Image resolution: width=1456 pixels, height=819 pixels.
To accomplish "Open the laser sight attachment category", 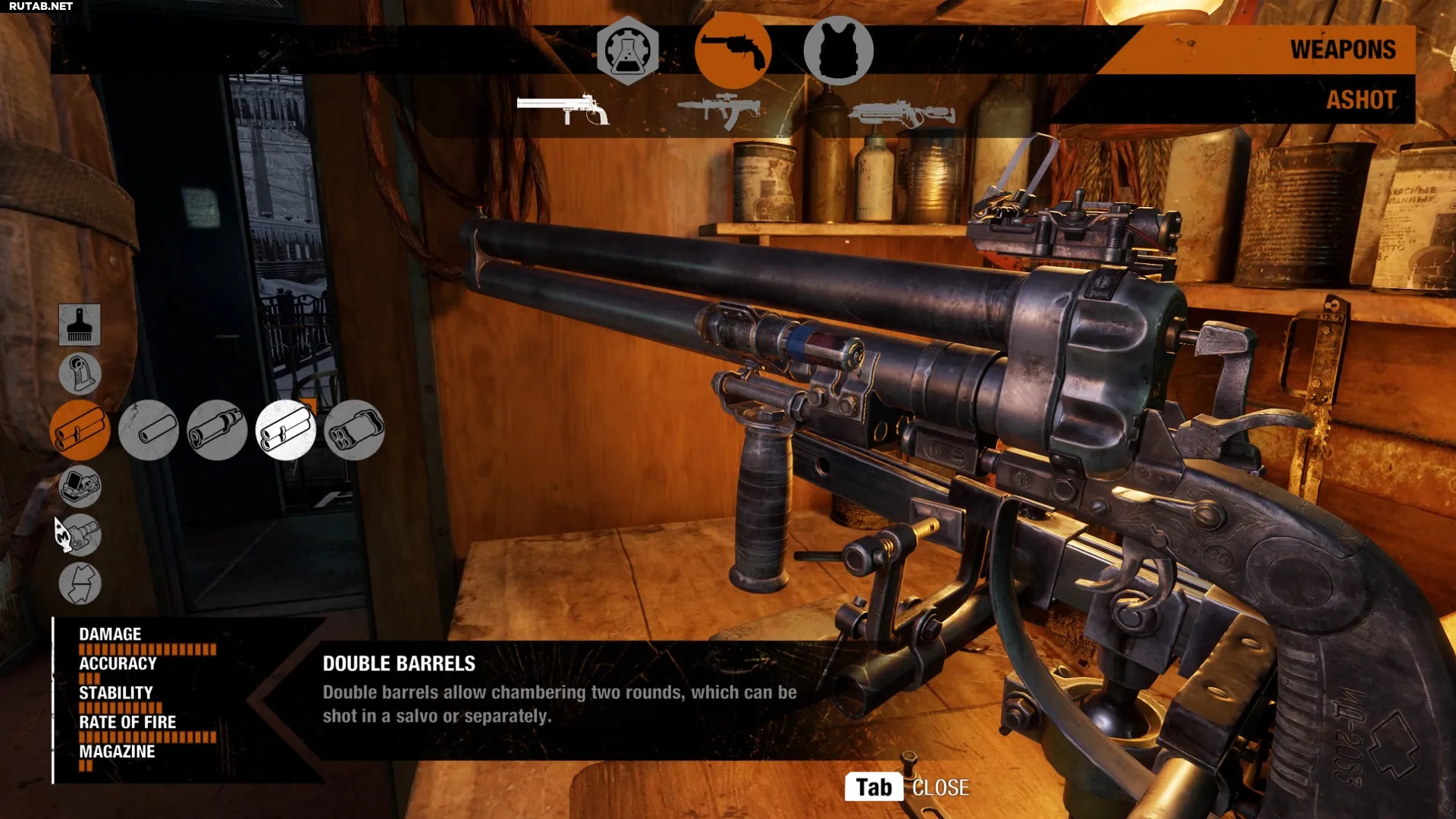I will pyautogui.click(x=80, y=535).
